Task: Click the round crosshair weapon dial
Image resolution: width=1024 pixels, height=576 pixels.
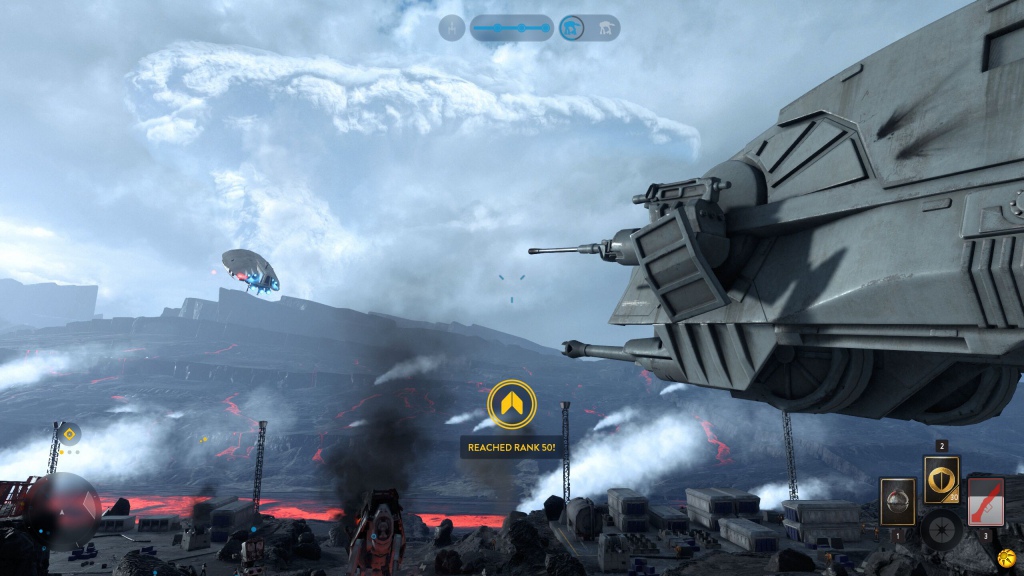Action: coord(941,529)
